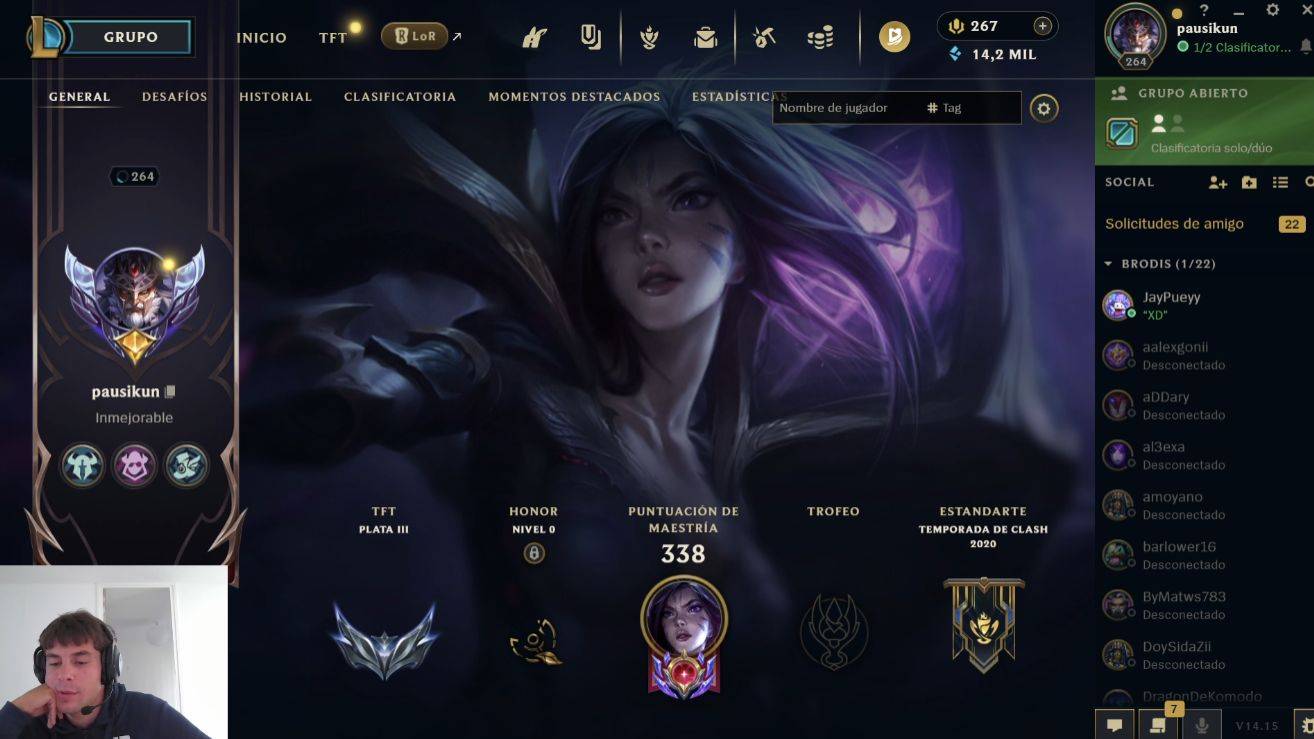The image size is (1314, 739).
Task: Expand Solicitudes de amigo friend requests
Action: 1174,224
